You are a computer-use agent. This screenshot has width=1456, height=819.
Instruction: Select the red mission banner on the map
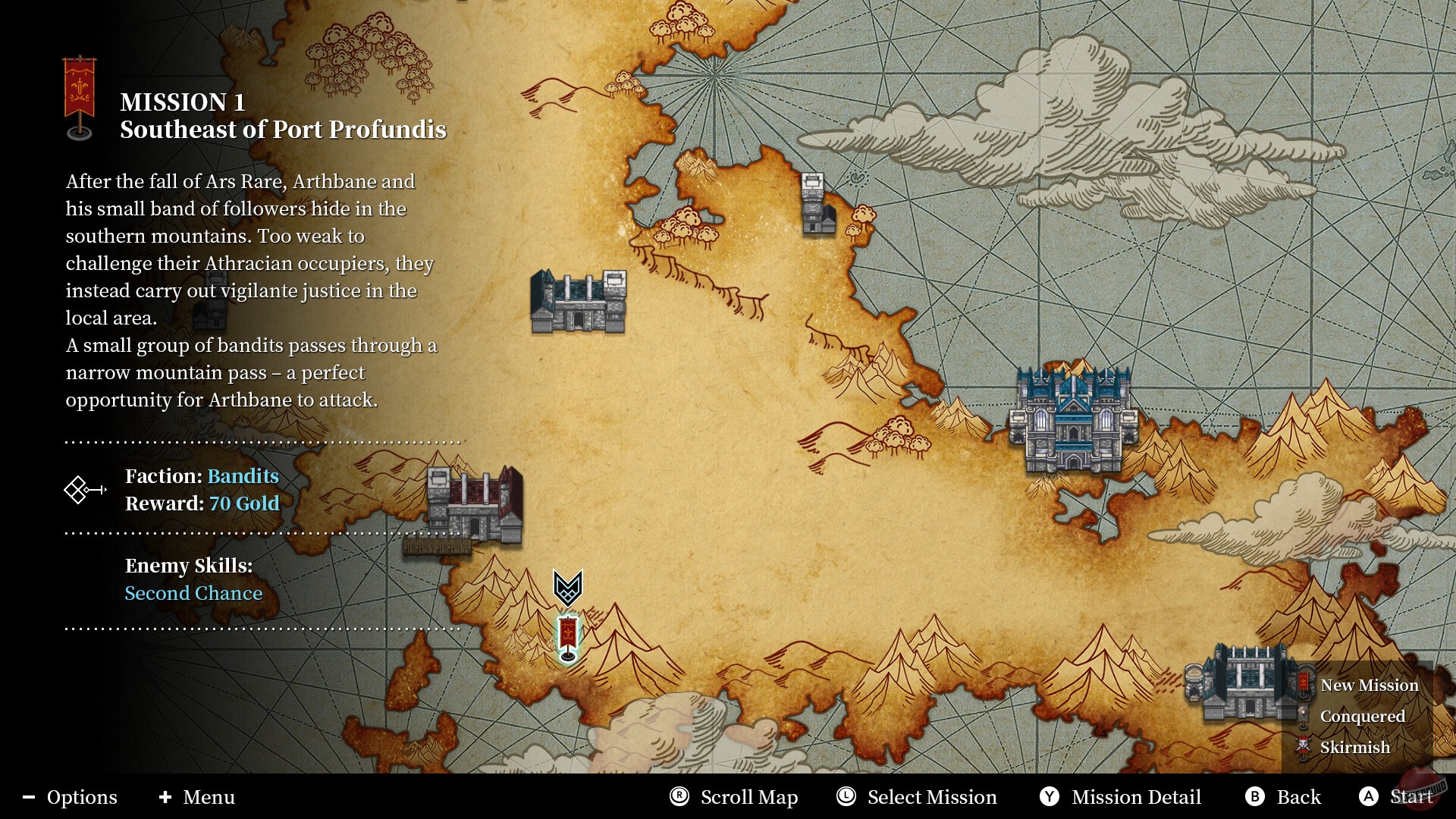568,636
